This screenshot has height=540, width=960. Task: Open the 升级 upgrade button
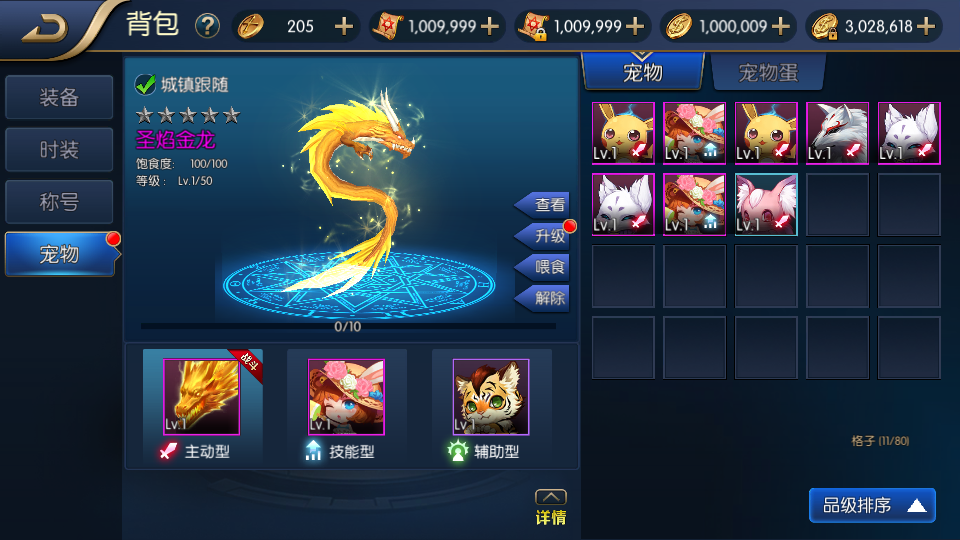tap(545, 236)
